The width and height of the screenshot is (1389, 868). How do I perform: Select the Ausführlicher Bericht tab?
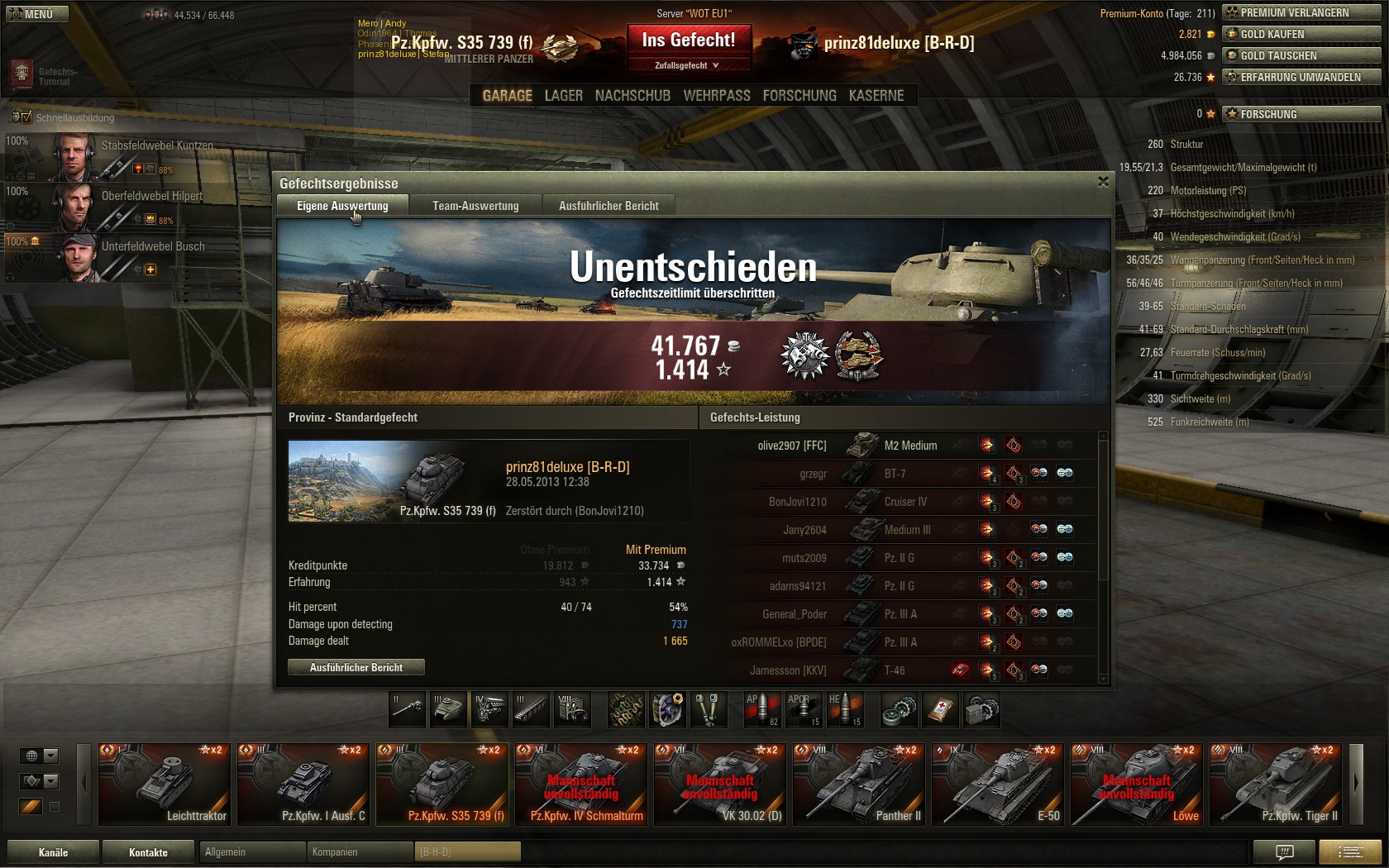[609, 206]
